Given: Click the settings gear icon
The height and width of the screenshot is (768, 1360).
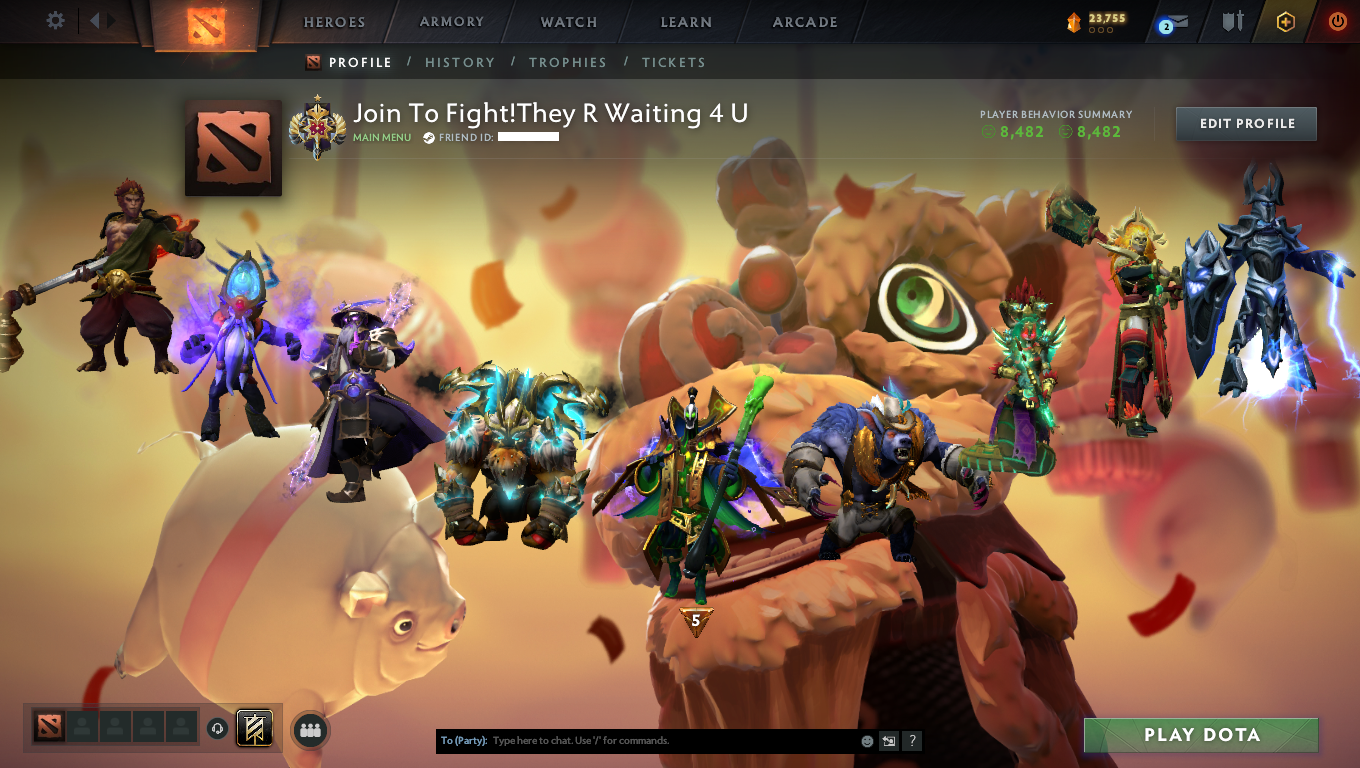Looking at the screenshot, I should 55,20.
